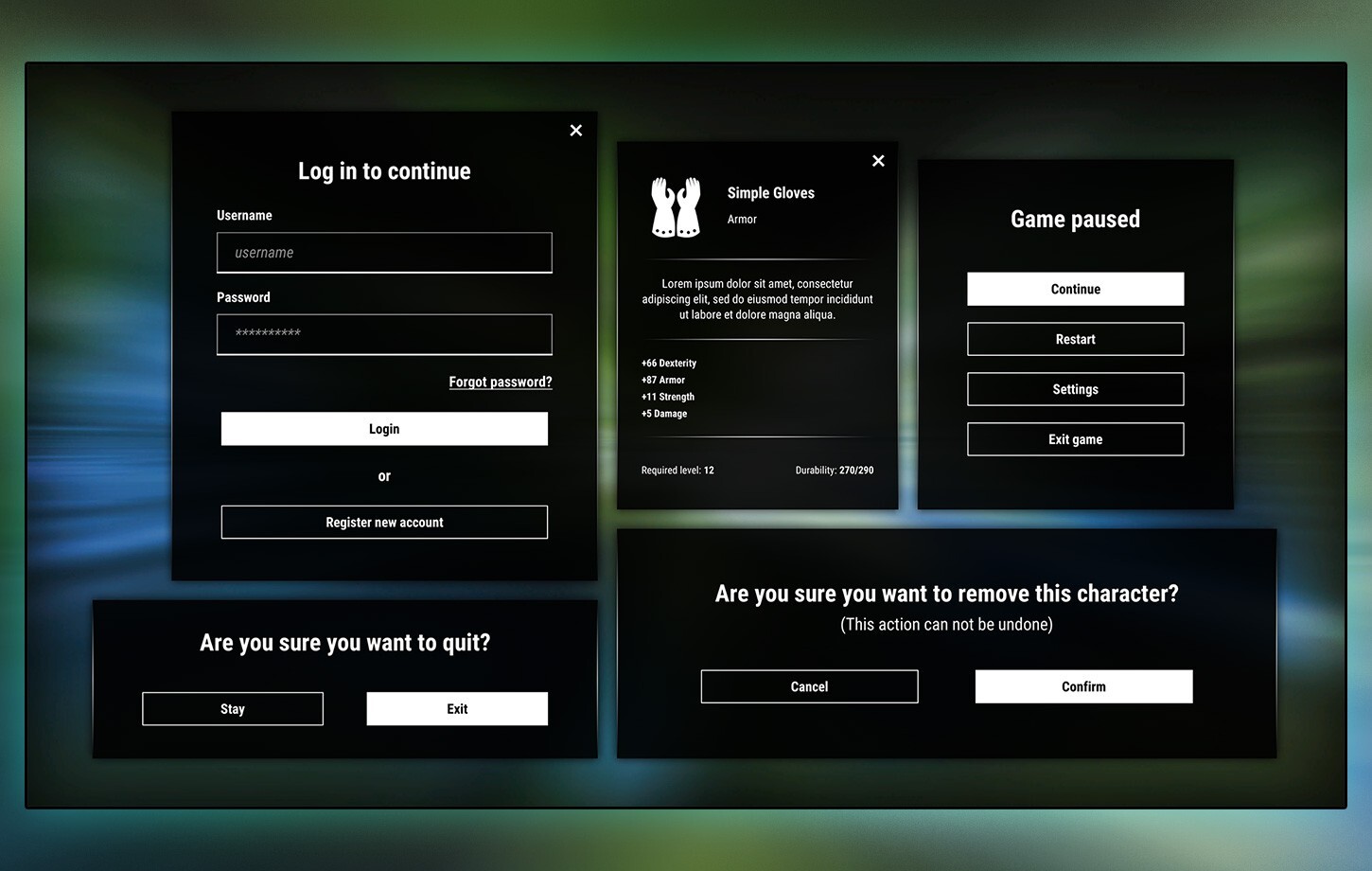The height and width of the screenshot is (871, 1372).
Task: Confirm removing the character
Action: tap(1083, 686)
